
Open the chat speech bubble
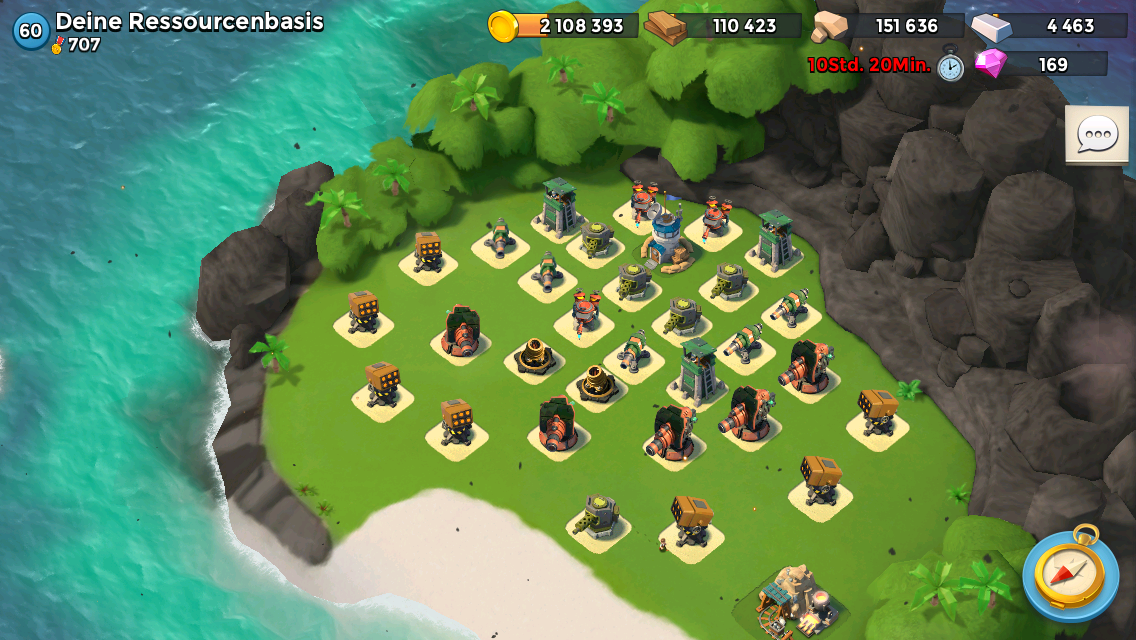[x=1096, y=134]
